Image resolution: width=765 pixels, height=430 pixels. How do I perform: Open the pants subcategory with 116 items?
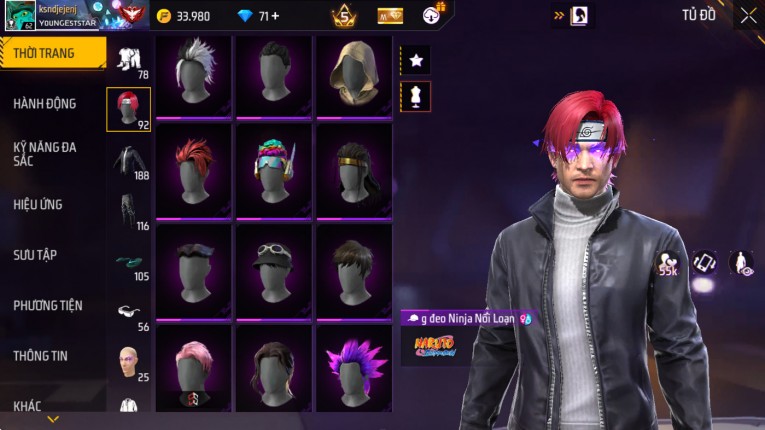pos(128,210)
